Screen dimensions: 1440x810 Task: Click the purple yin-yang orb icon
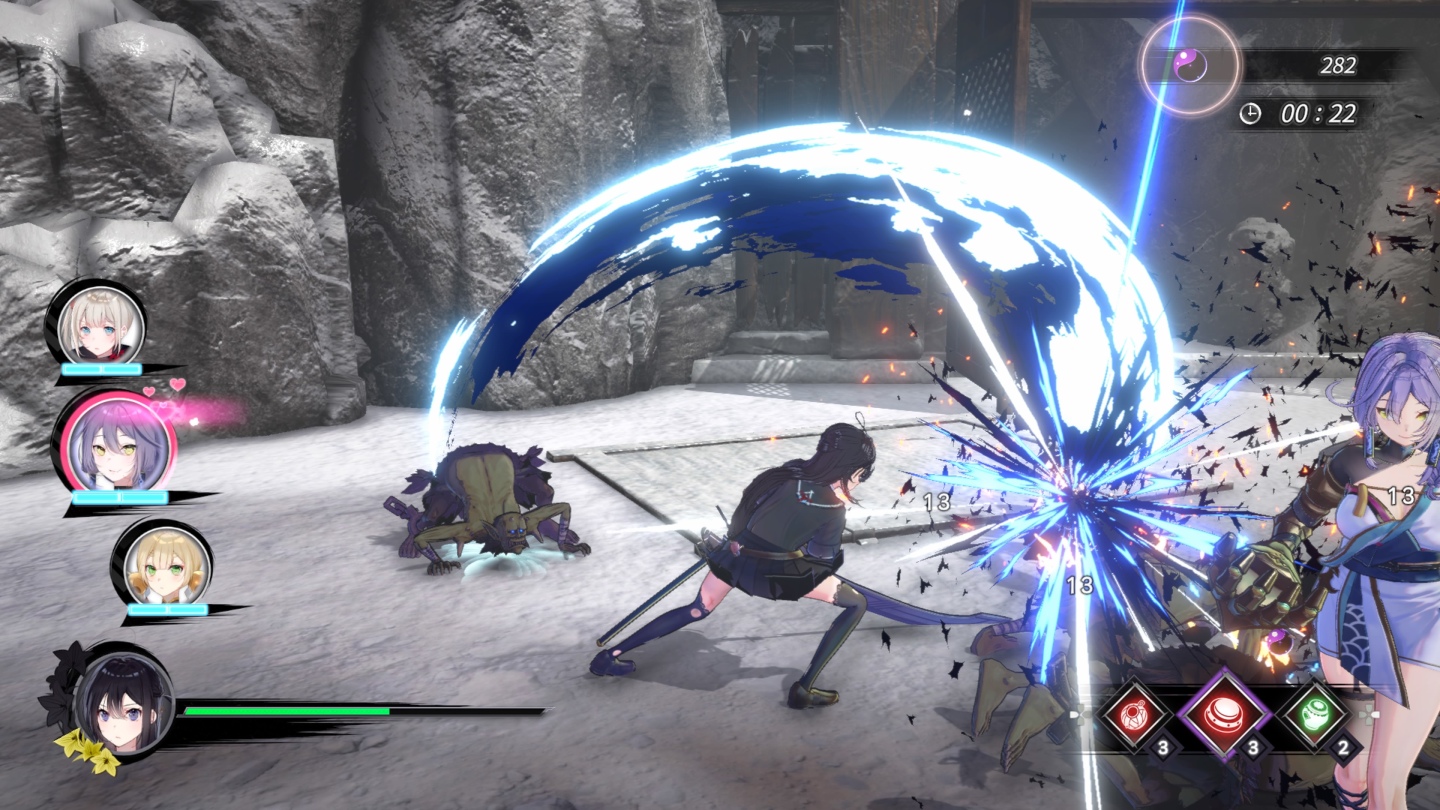pos(1191,66)
